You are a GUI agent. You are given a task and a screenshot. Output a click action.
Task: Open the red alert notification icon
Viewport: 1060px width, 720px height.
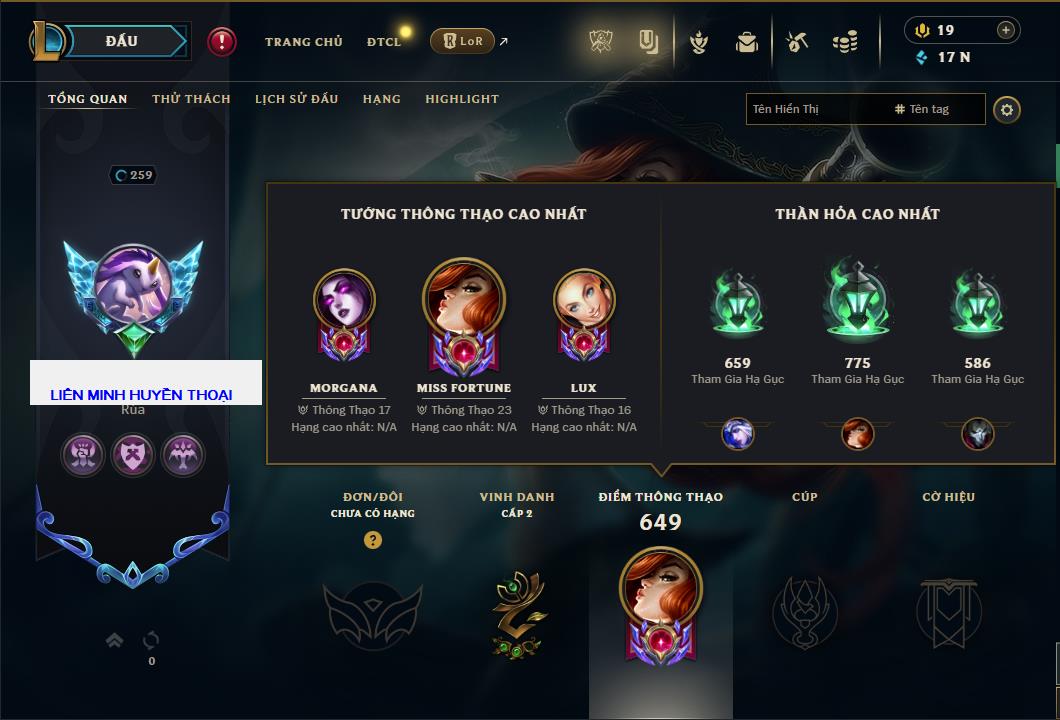coord(222,41)
